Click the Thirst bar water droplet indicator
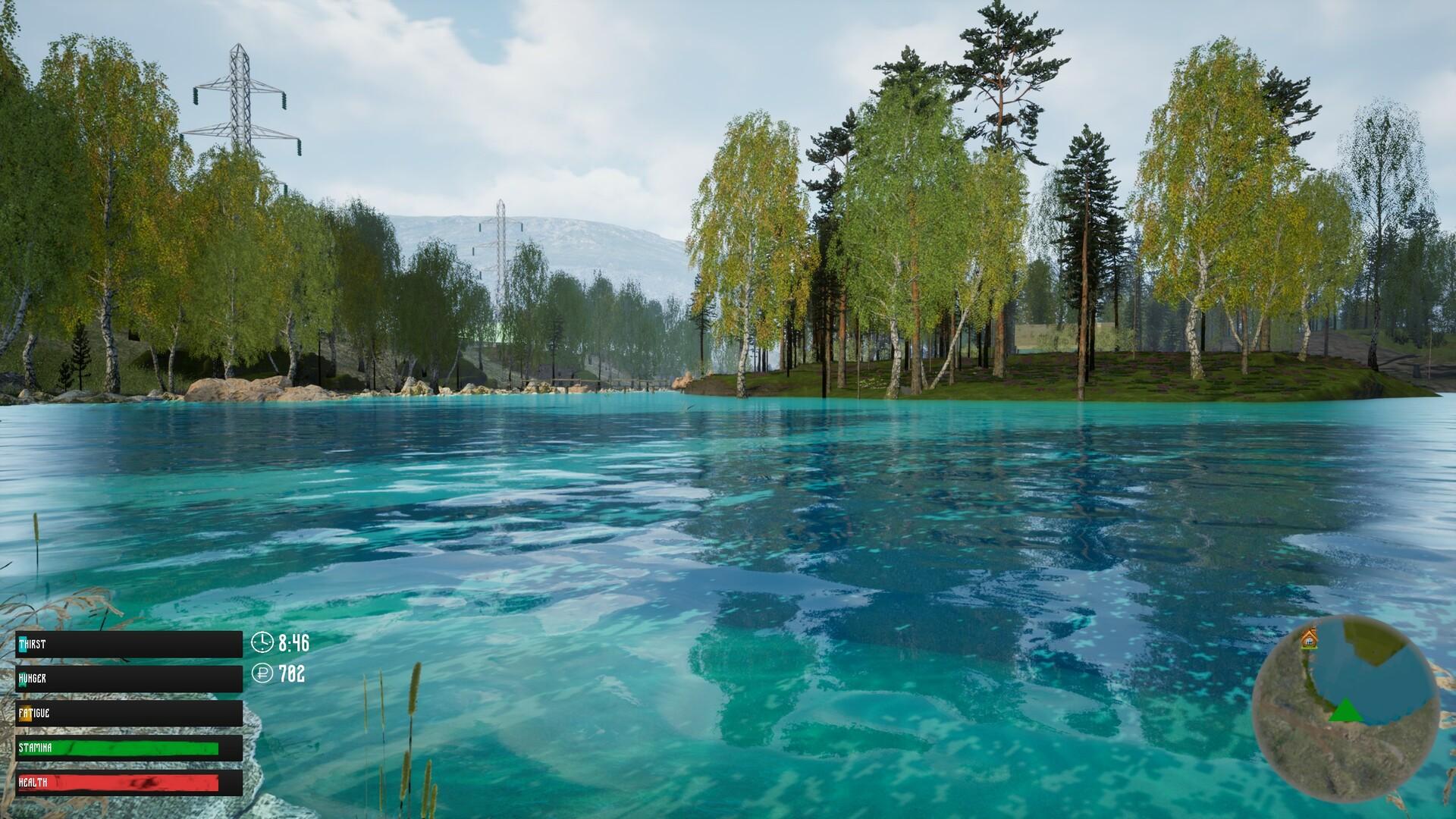The height and width of the screenshot is (819, 1456). tap(23, 642)
